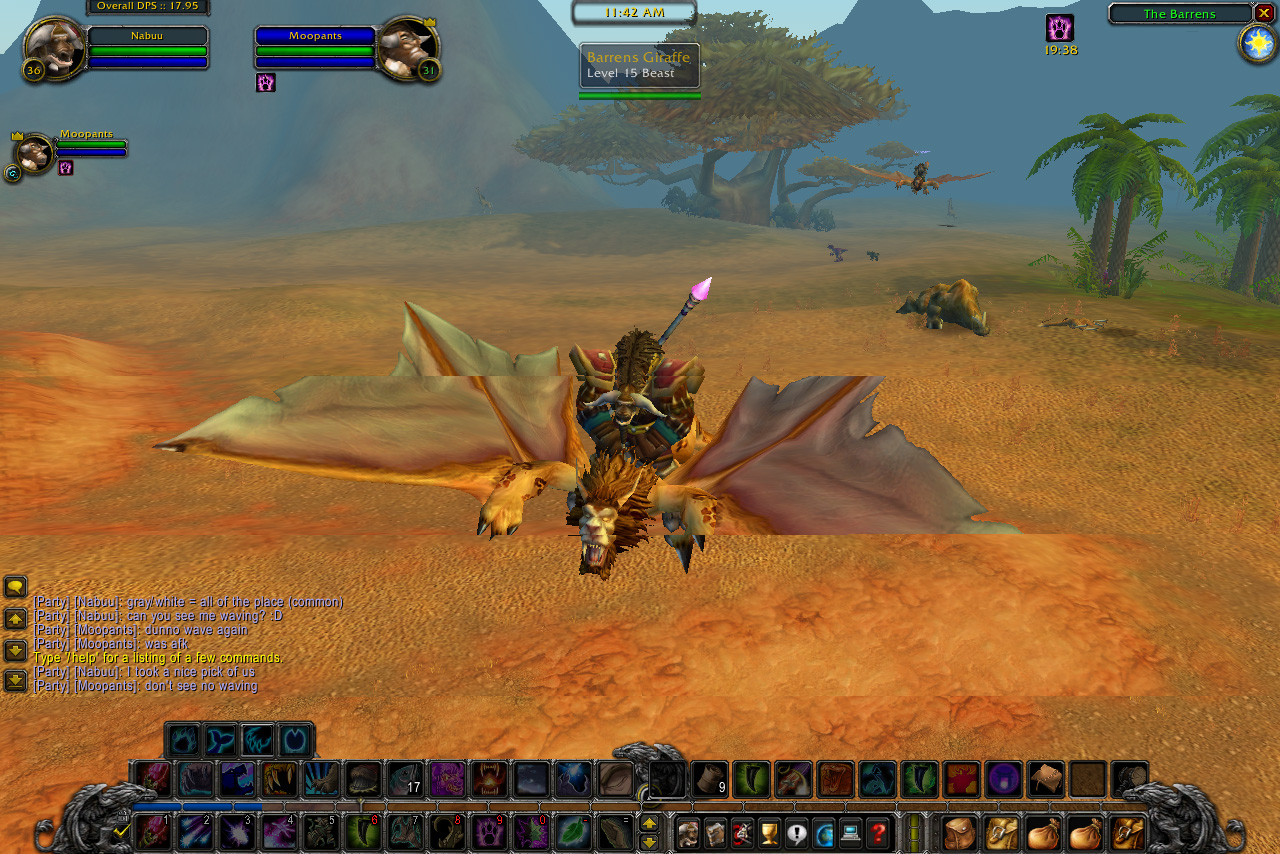This screenshot has height=854, width=1280.
Task: Use the bandage item with 9 stacks
Action: (709, 780)
